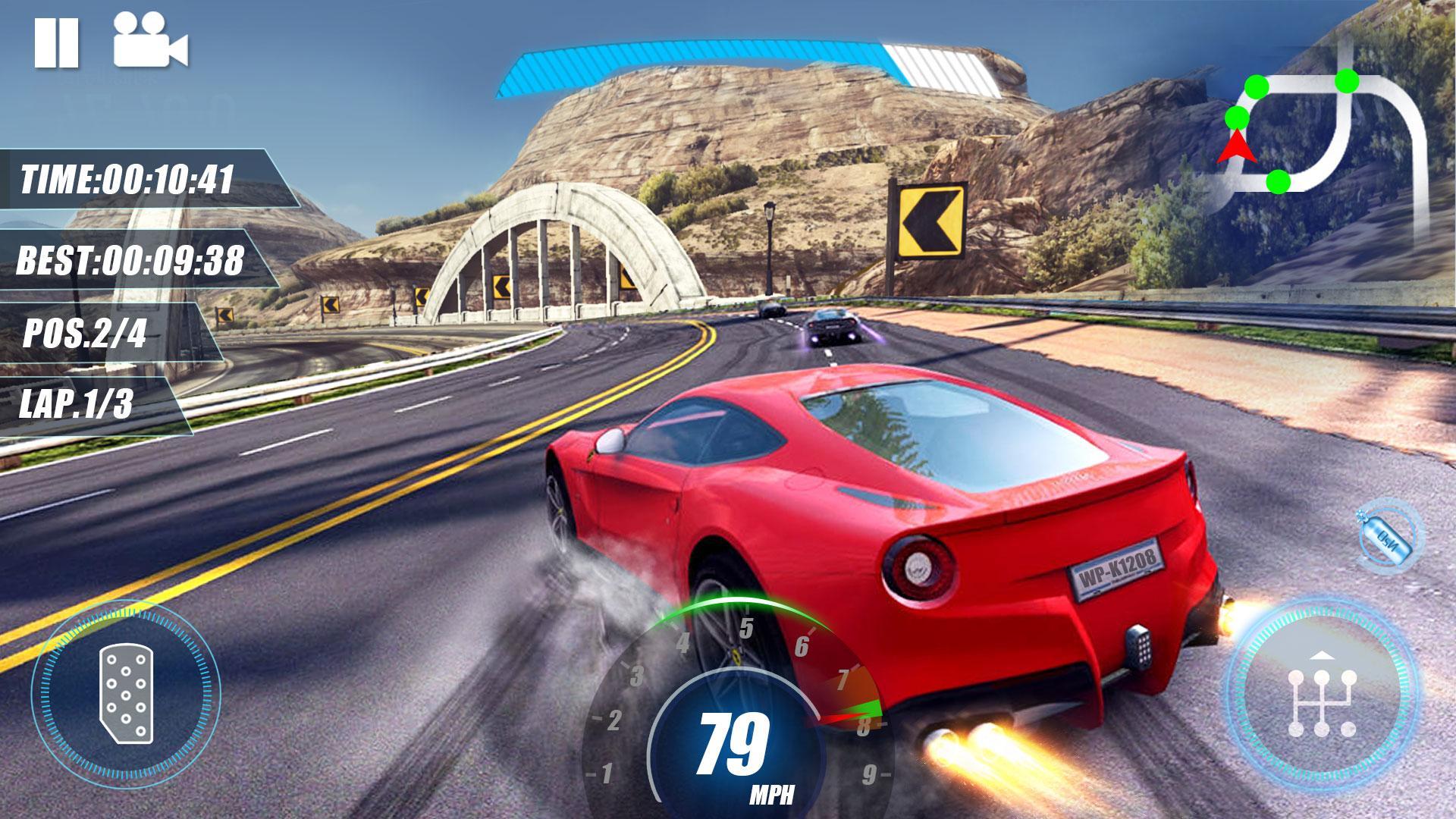Pause the race
Viewport: 1456px width, 819px height.
56,42
